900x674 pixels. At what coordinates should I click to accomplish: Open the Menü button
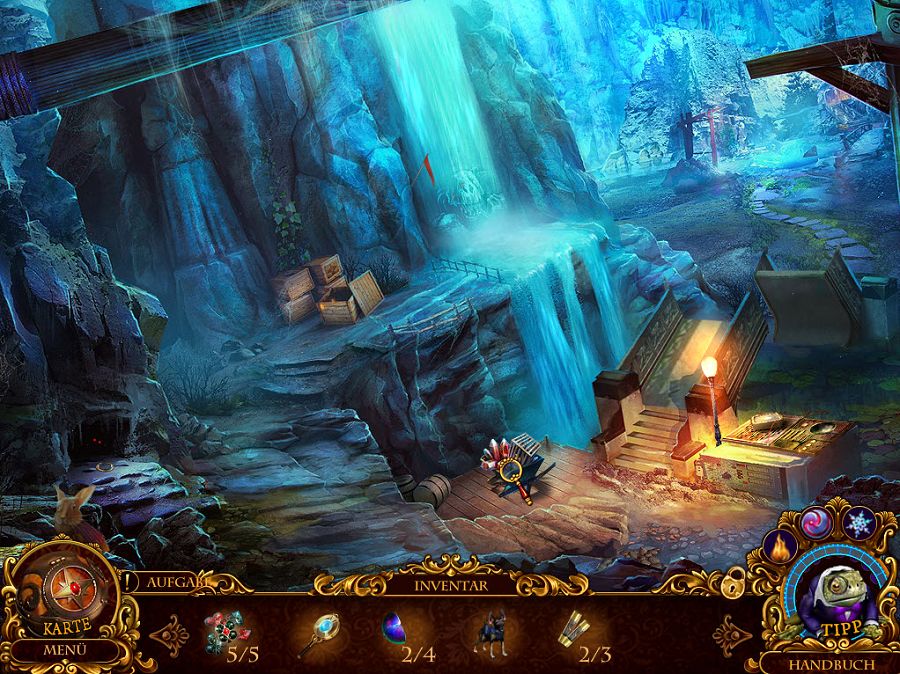(64, 650)
